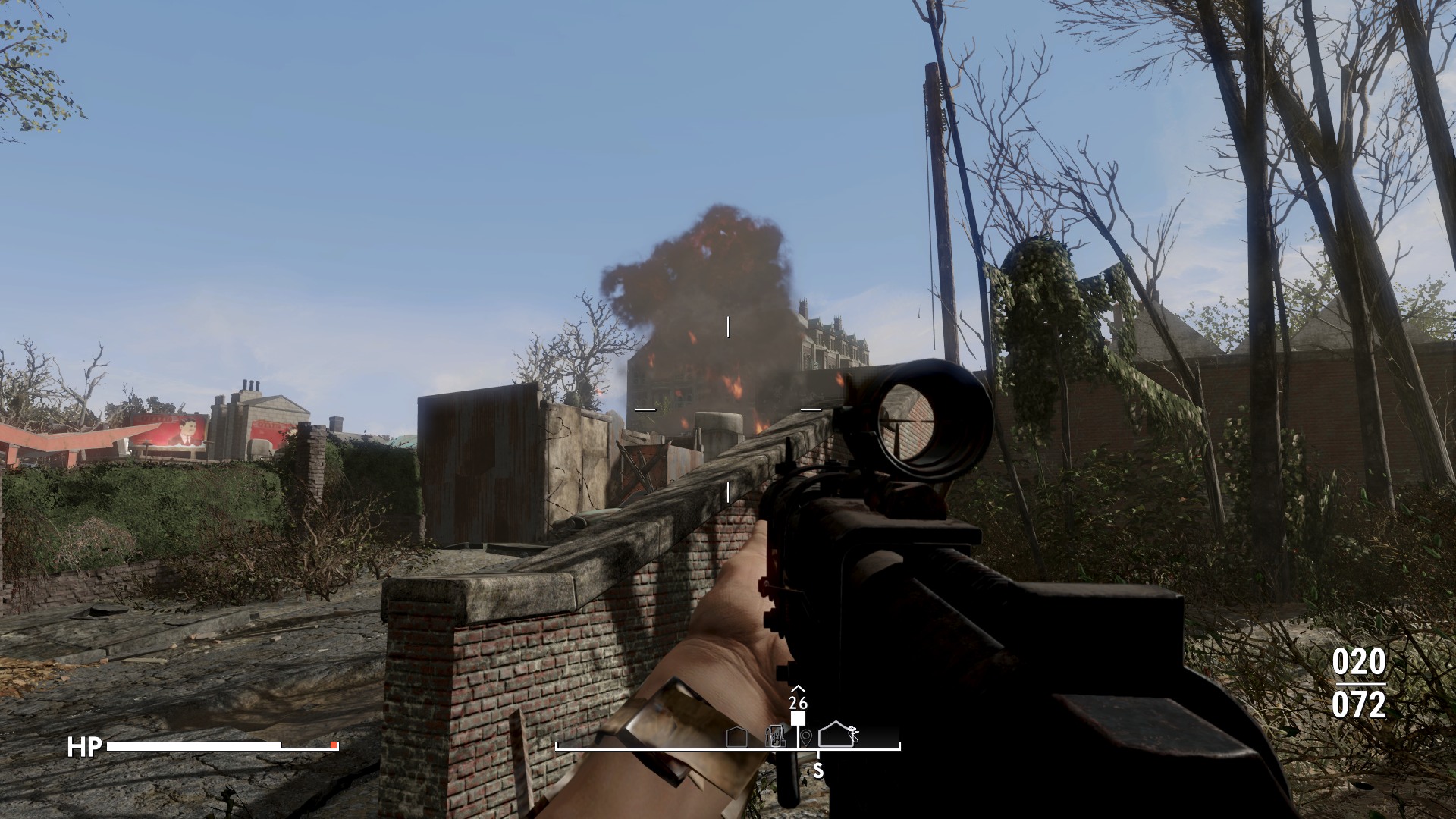Image resolution: width=1456 pixels, height=819 pixels.
Task: Click the map pin marker on compass
Action: tap(806, 736)
